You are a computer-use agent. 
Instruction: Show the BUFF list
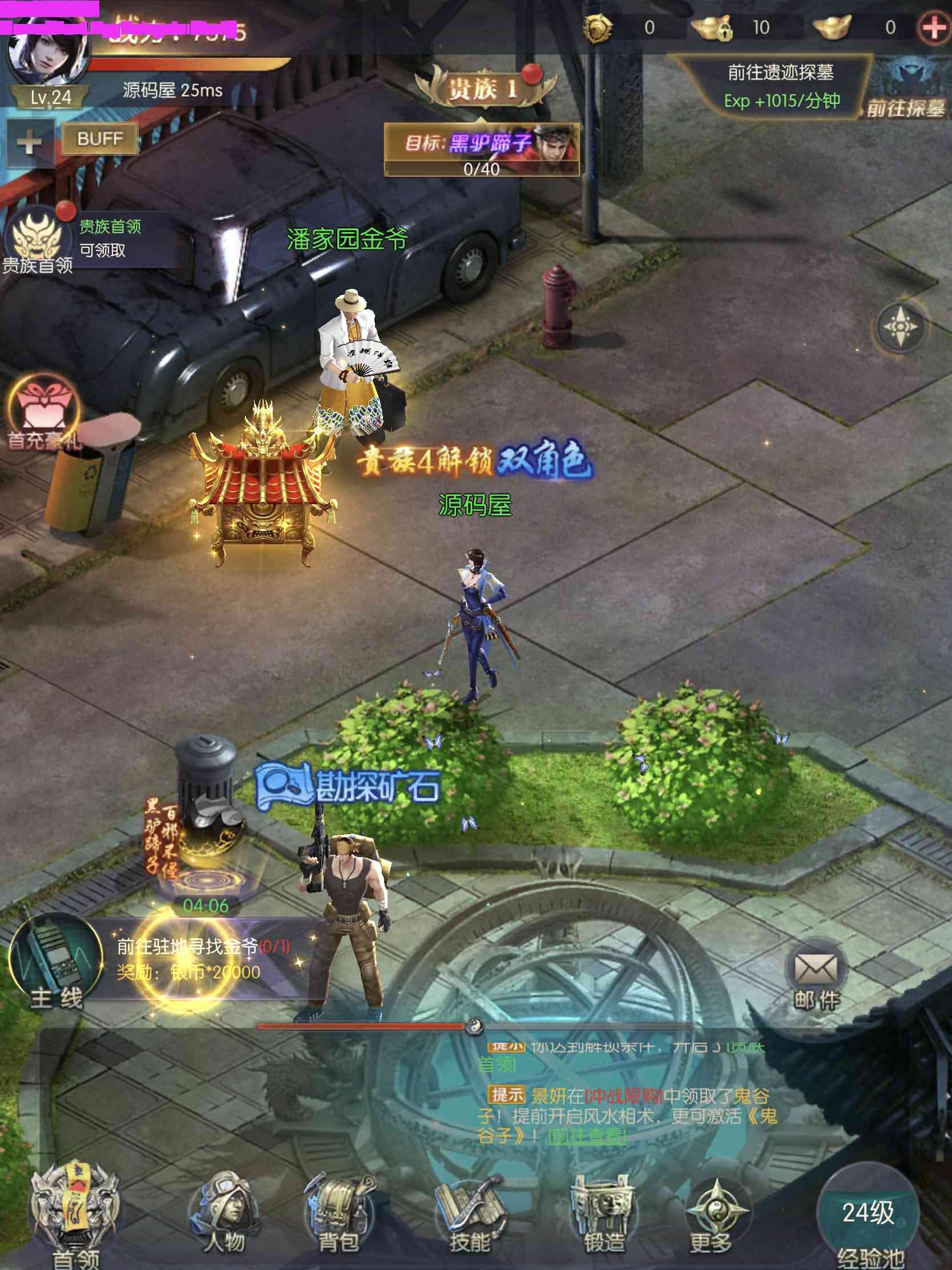[100, 138]
